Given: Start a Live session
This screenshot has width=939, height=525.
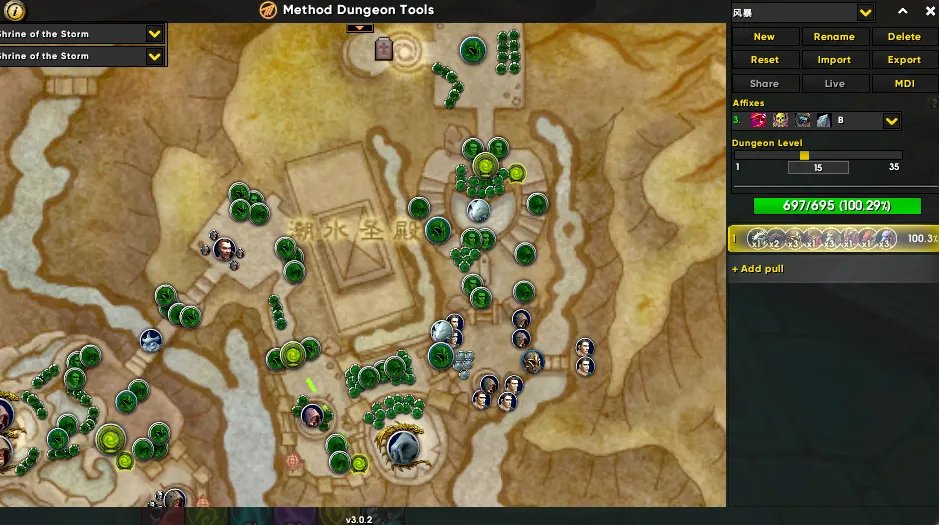Looking at the screenshot, I should (834, 84).
